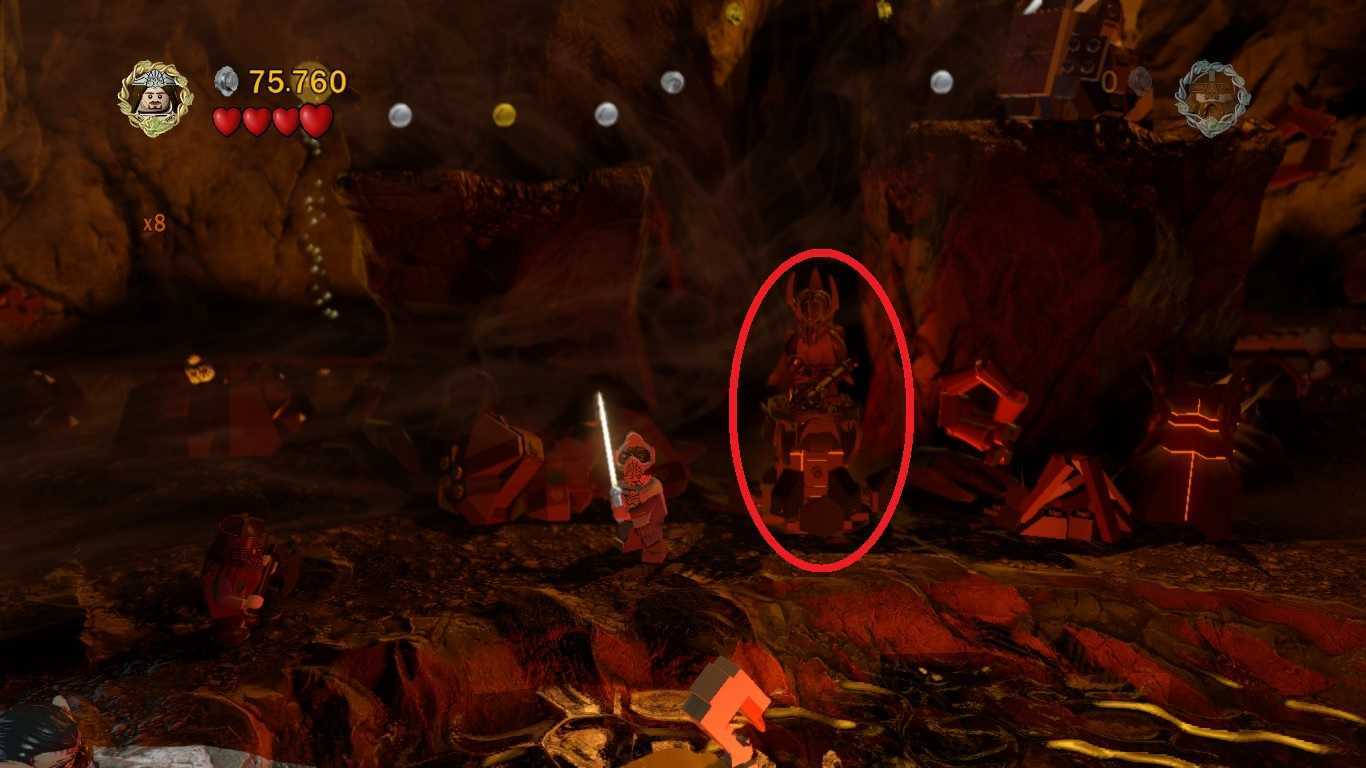The image size is (1366, 768).
Task: Click the greyed-out player two portrait
Action: [1212, 99]
